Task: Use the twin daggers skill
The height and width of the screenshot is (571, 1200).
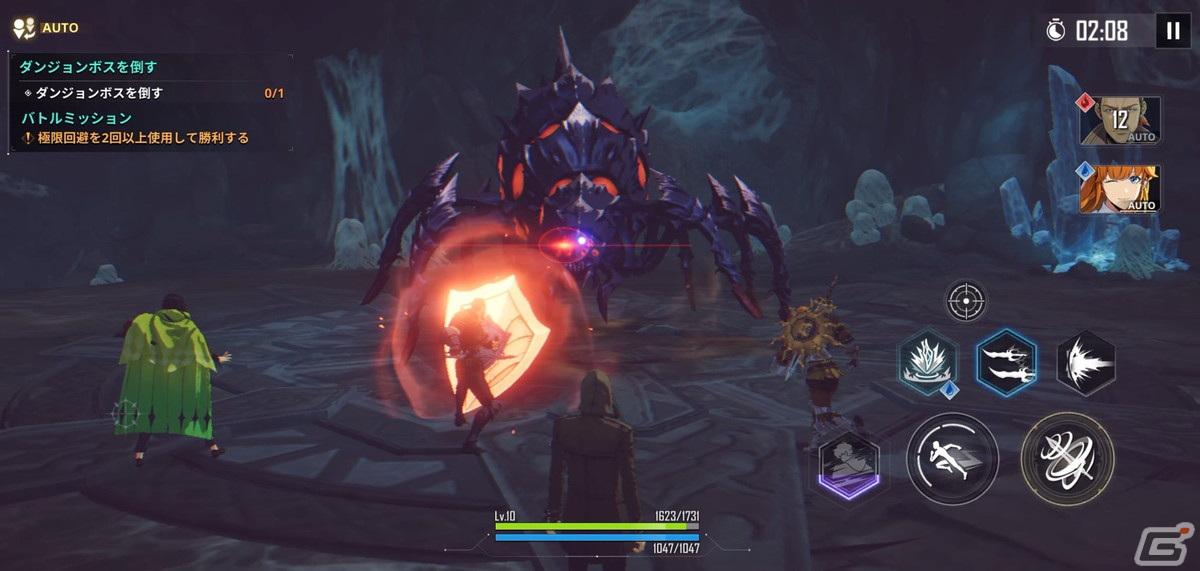Action: (x=1006, y=361)
